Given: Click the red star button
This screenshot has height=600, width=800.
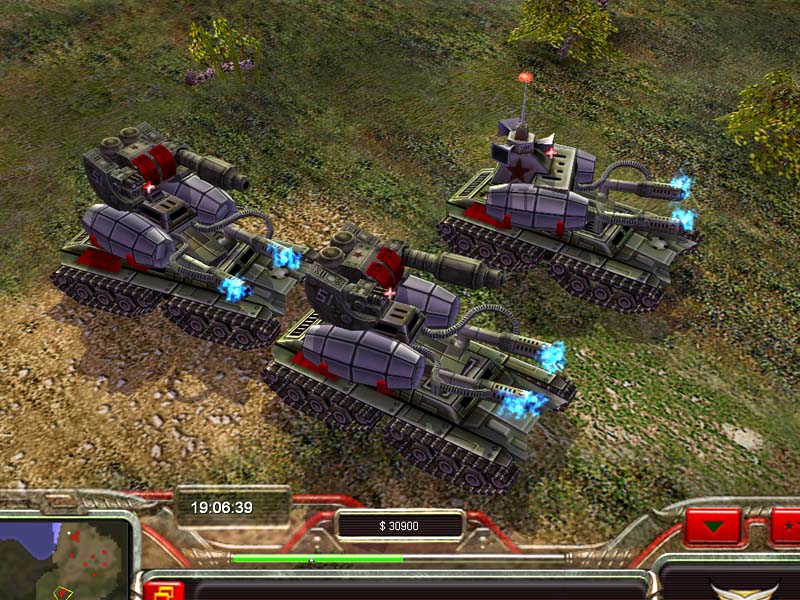Looking at the screenshot, I should (x=788, y=525).
